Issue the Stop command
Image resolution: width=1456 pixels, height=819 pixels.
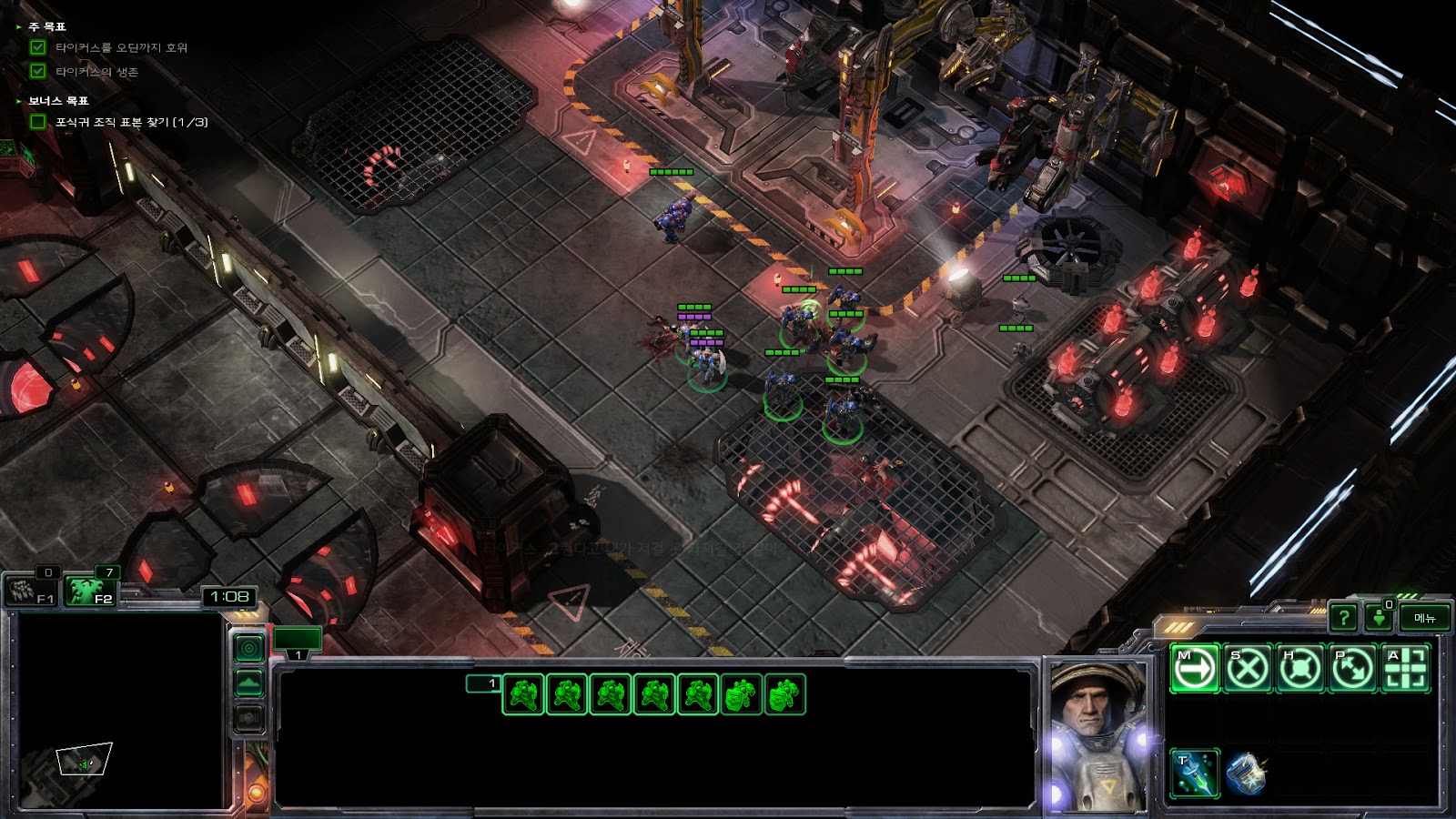pos(1247,669)
